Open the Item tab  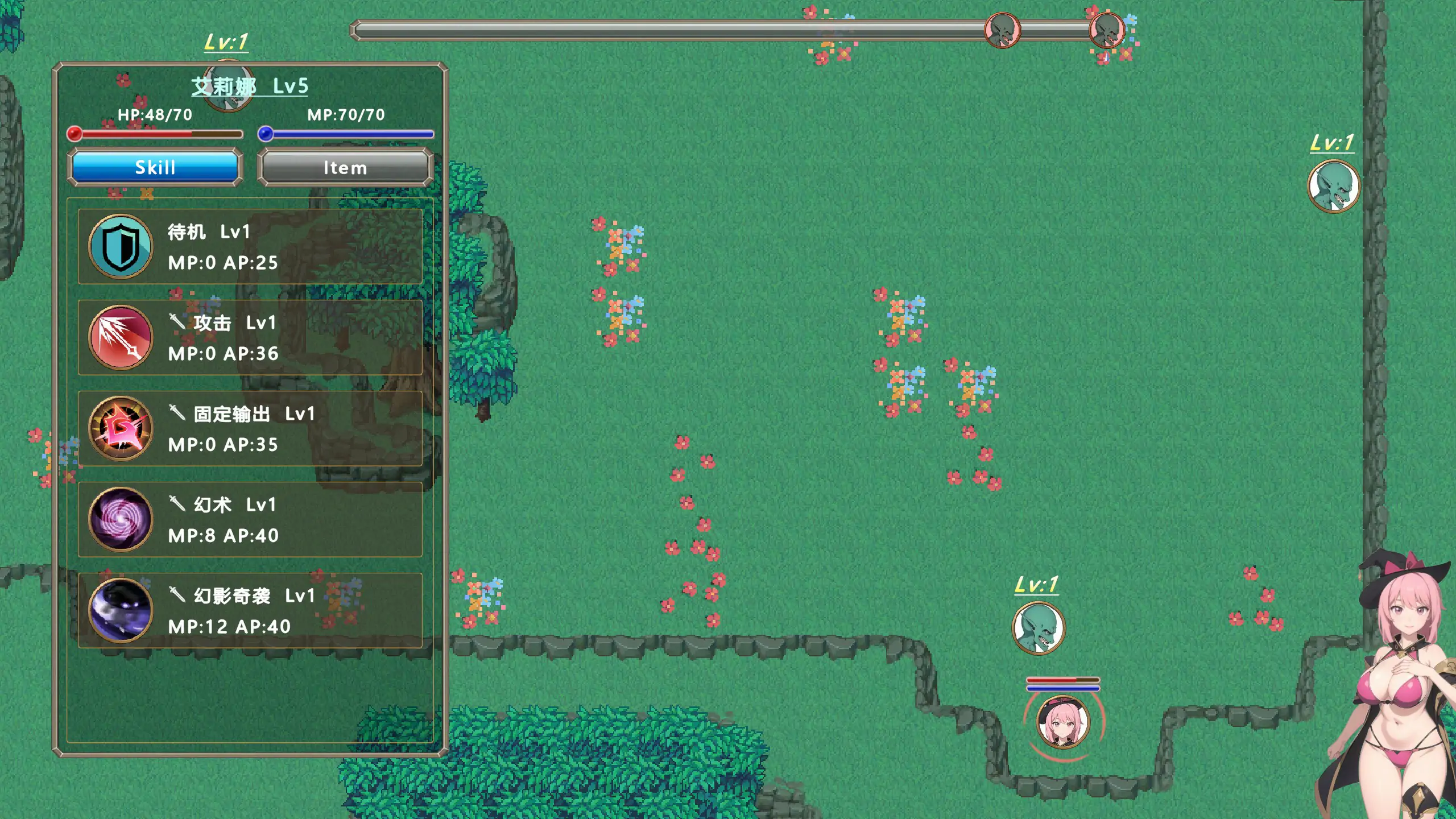(345, 167)
